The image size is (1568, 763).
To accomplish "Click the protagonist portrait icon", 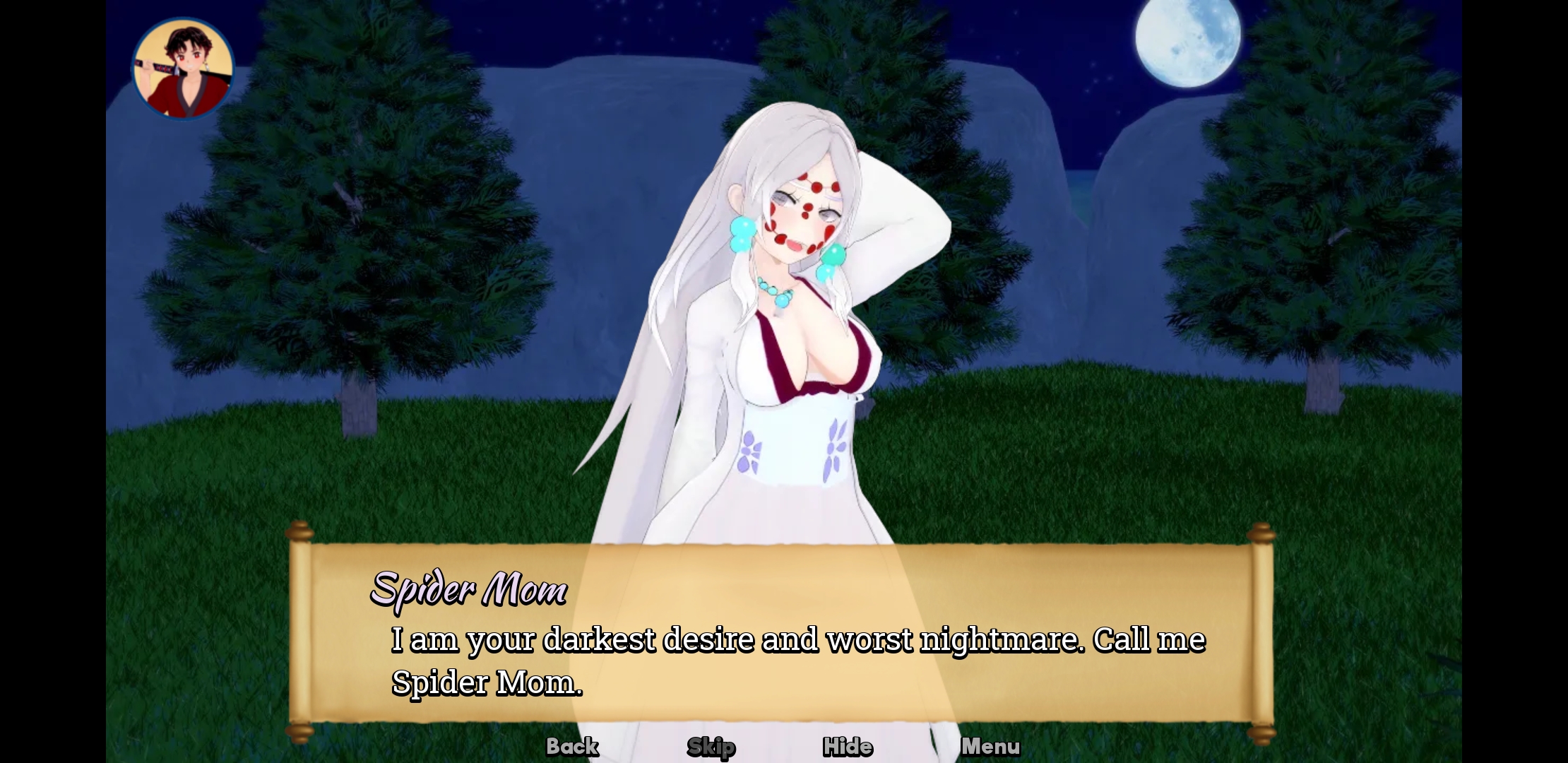I will pos(184,69).
